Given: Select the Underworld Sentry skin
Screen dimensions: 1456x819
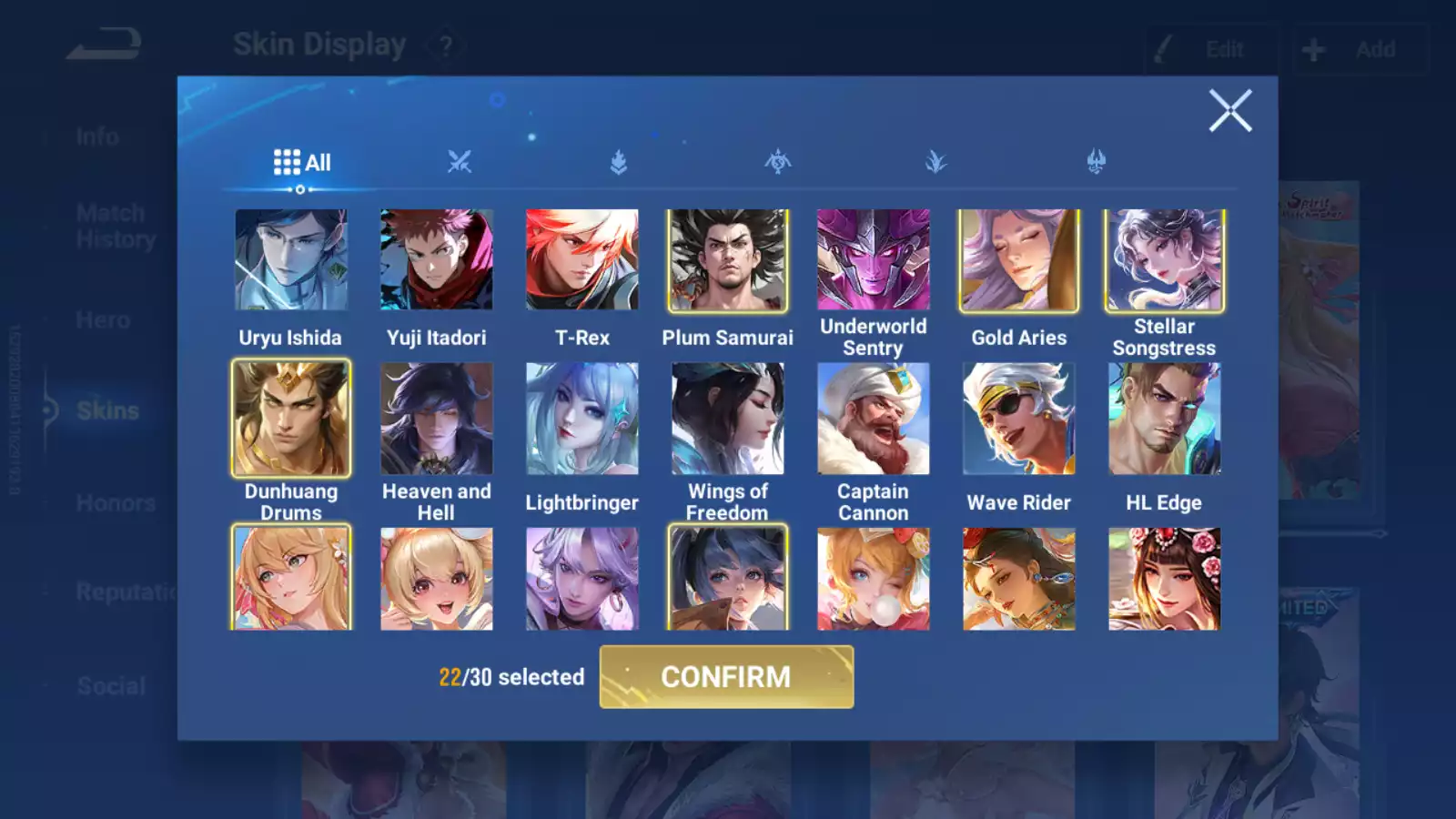Looking at the screenshot, I should 874,260.
